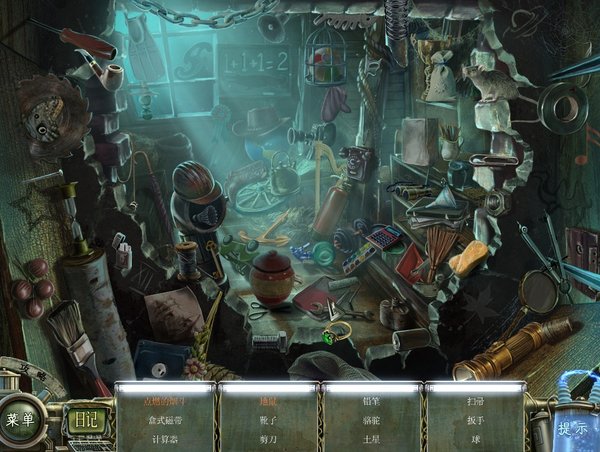Open the 菜单 (Menu) button
Image resolution: width=600 pixels, height=452 pixels.
click(22, 420)
